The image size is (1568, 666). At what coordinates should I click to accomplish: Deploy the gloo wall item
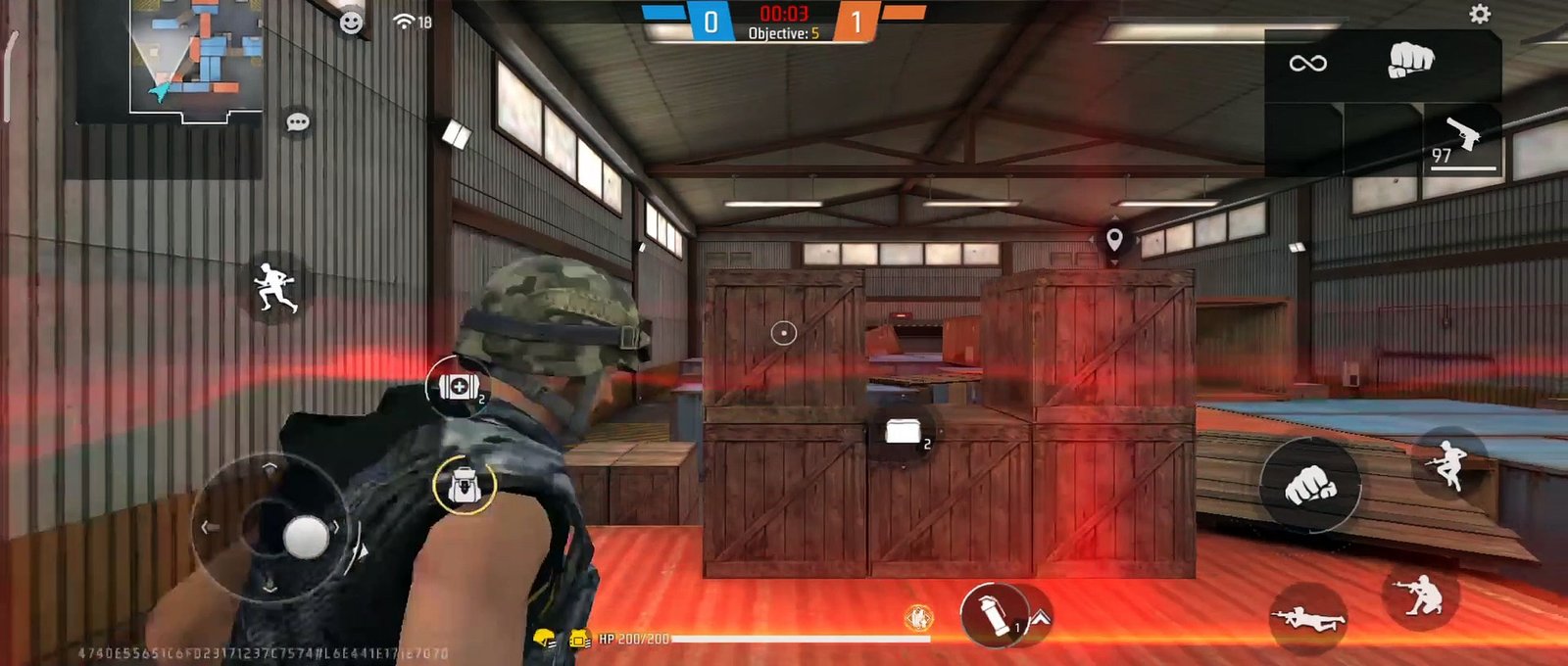(x=904, y=432)
